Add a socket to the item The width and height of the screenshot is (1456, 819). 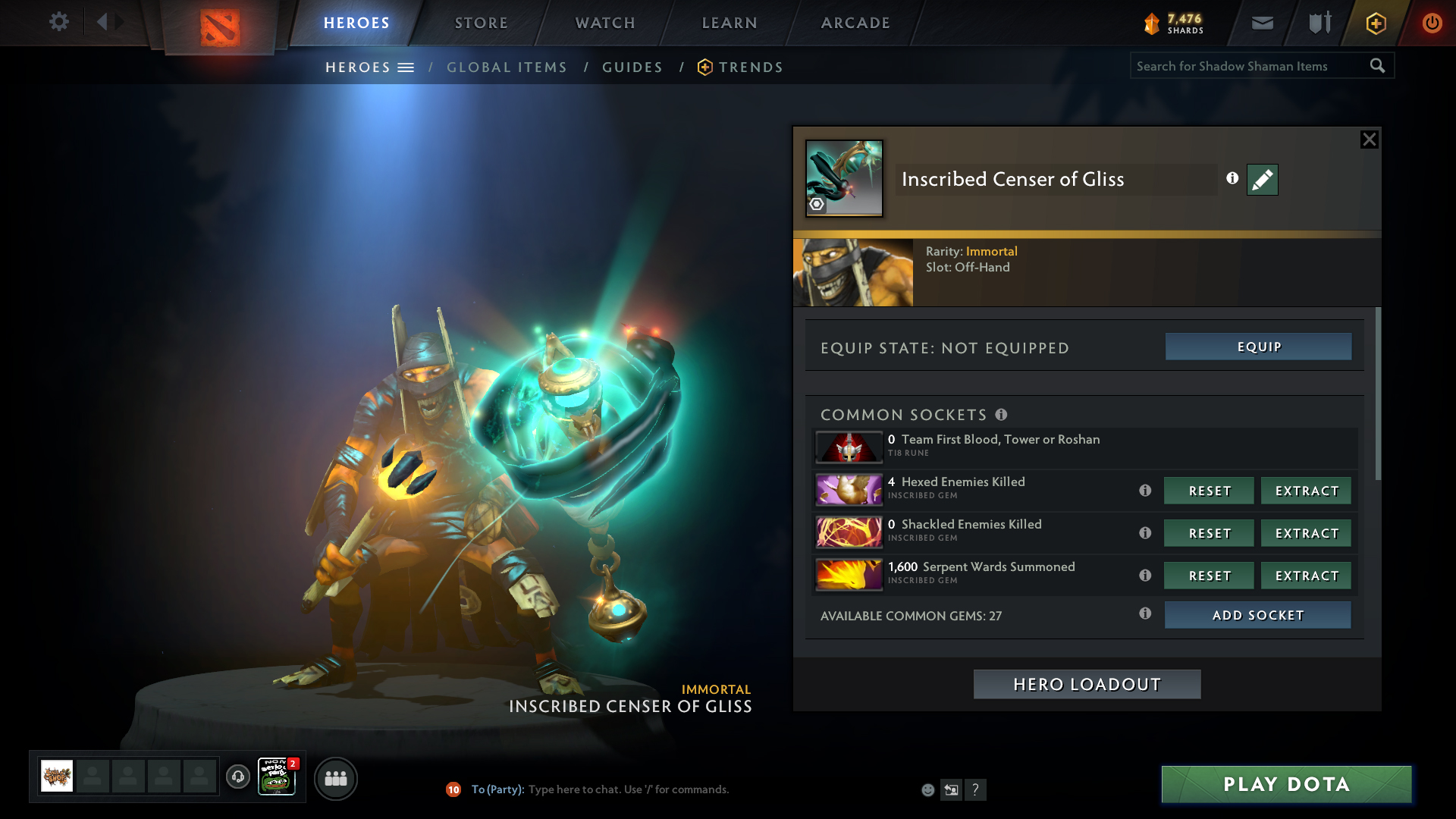(1257, 615)
